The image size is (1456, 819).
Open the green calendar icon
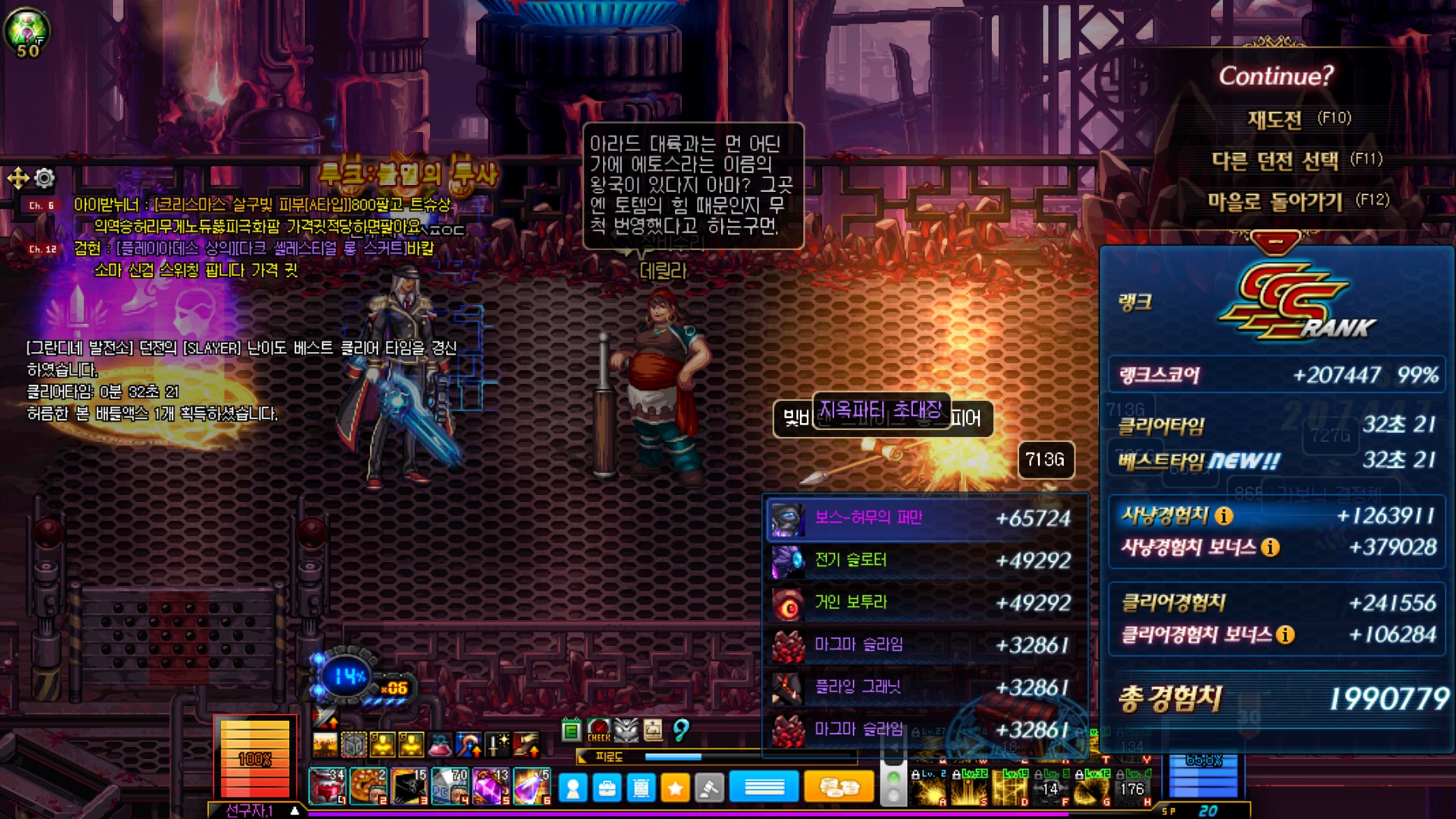tap(571, 730)
